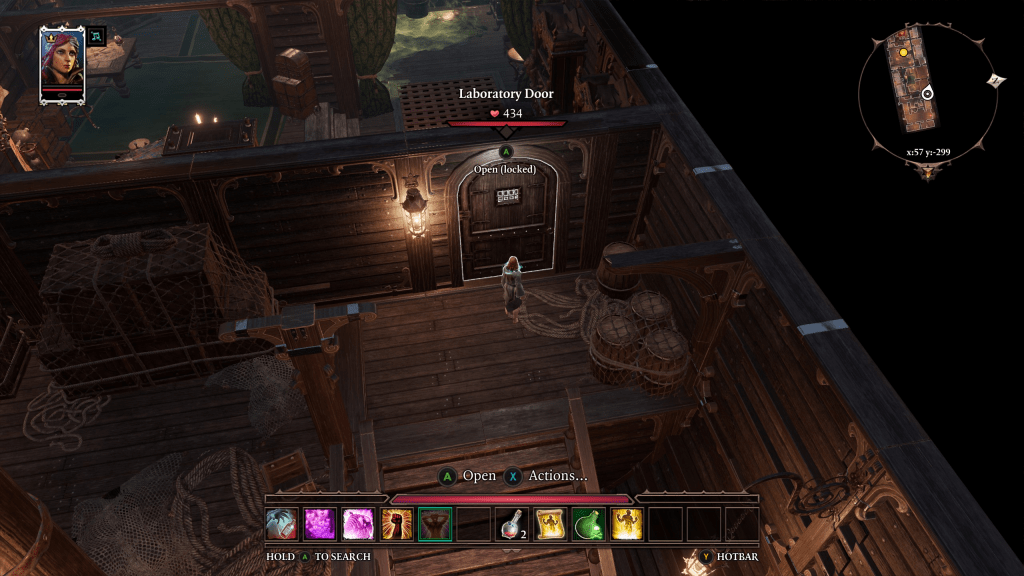Activate the glowing golden figure skill

pos(626,524)
